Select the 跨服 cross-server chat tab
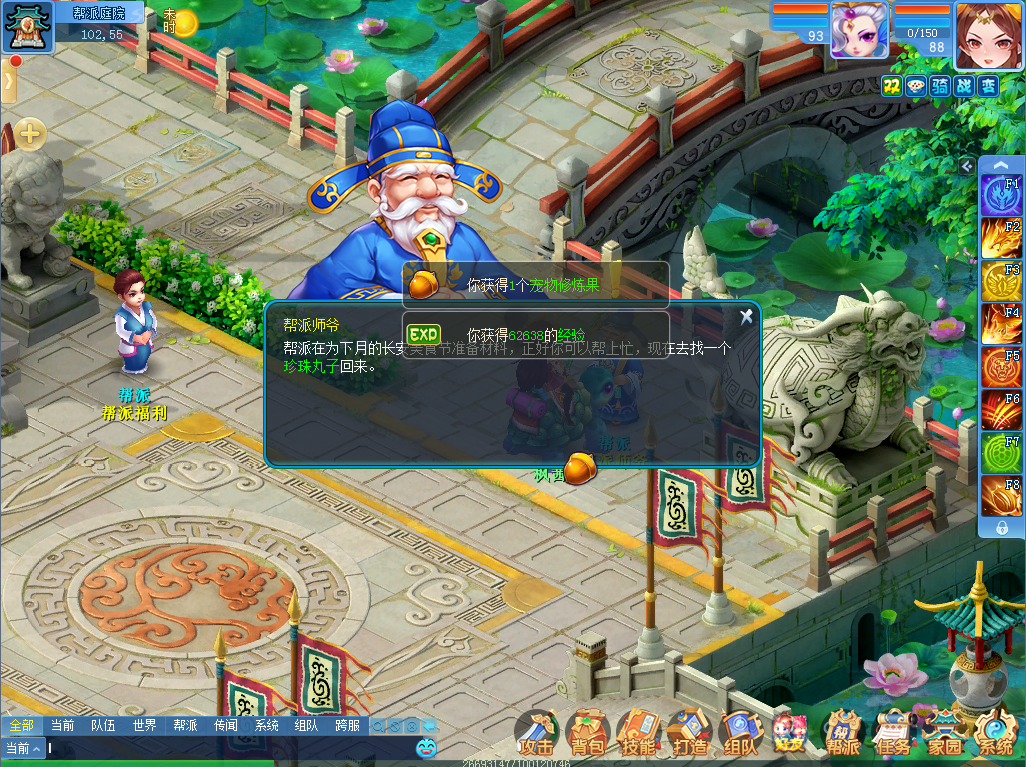 click(x=348, y=726)
